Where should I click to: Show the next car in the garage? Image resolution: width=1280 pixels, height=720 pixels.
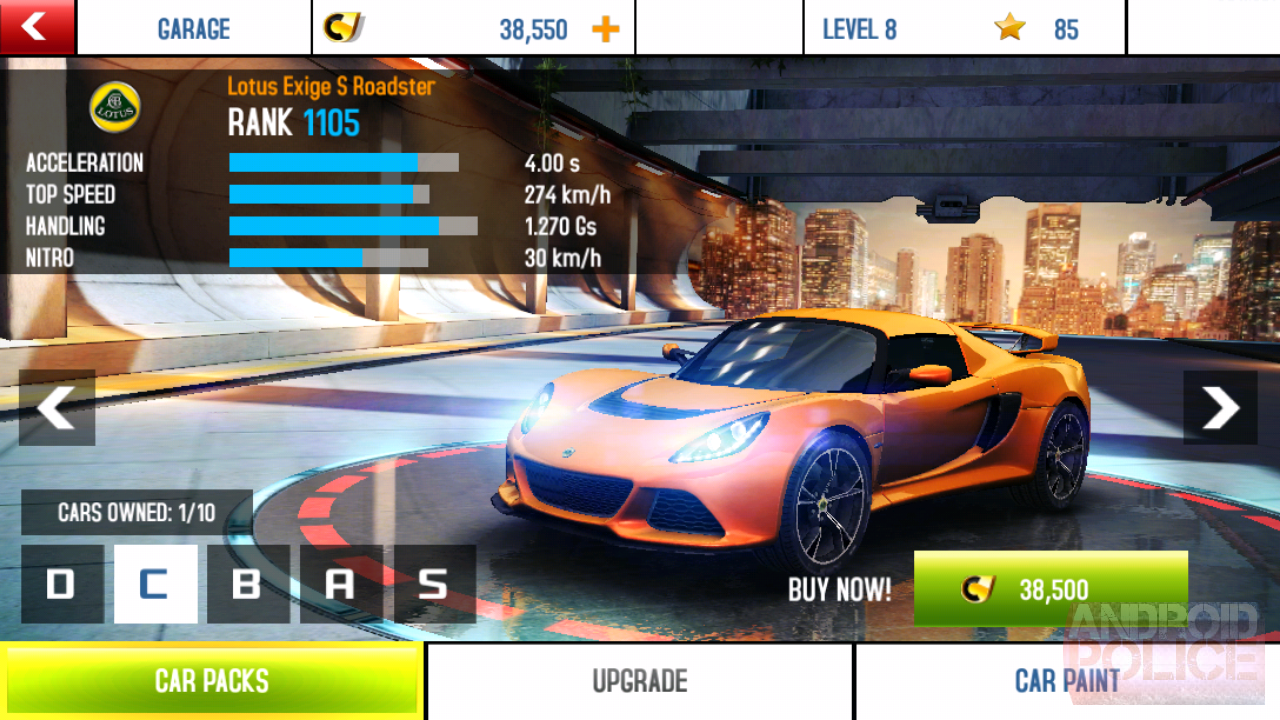[1220, 408]
